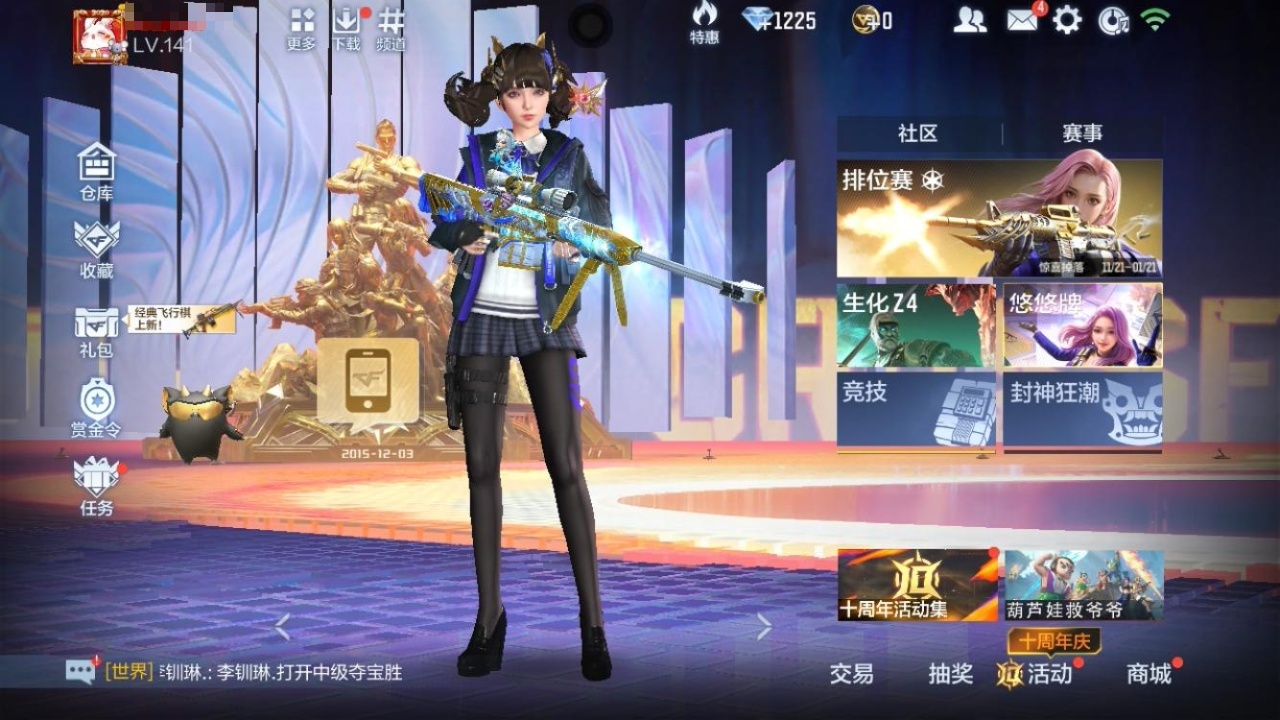The width and height of the screenshot is (1280, 720).
Task: Open the 仓库 warehouse menu
Action: pos(97,170)
